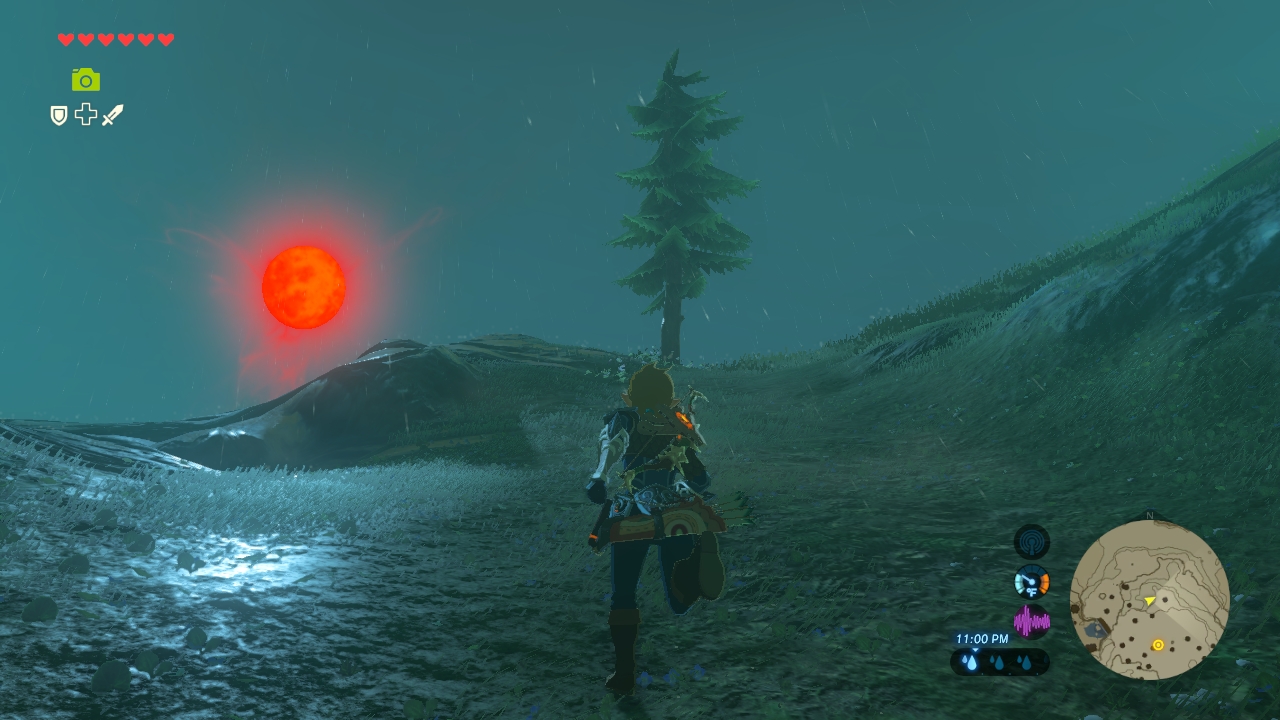Viewport: 1280px width, 720px height.
Task: Click the shield quick-select icon
Action: (59, 116)
